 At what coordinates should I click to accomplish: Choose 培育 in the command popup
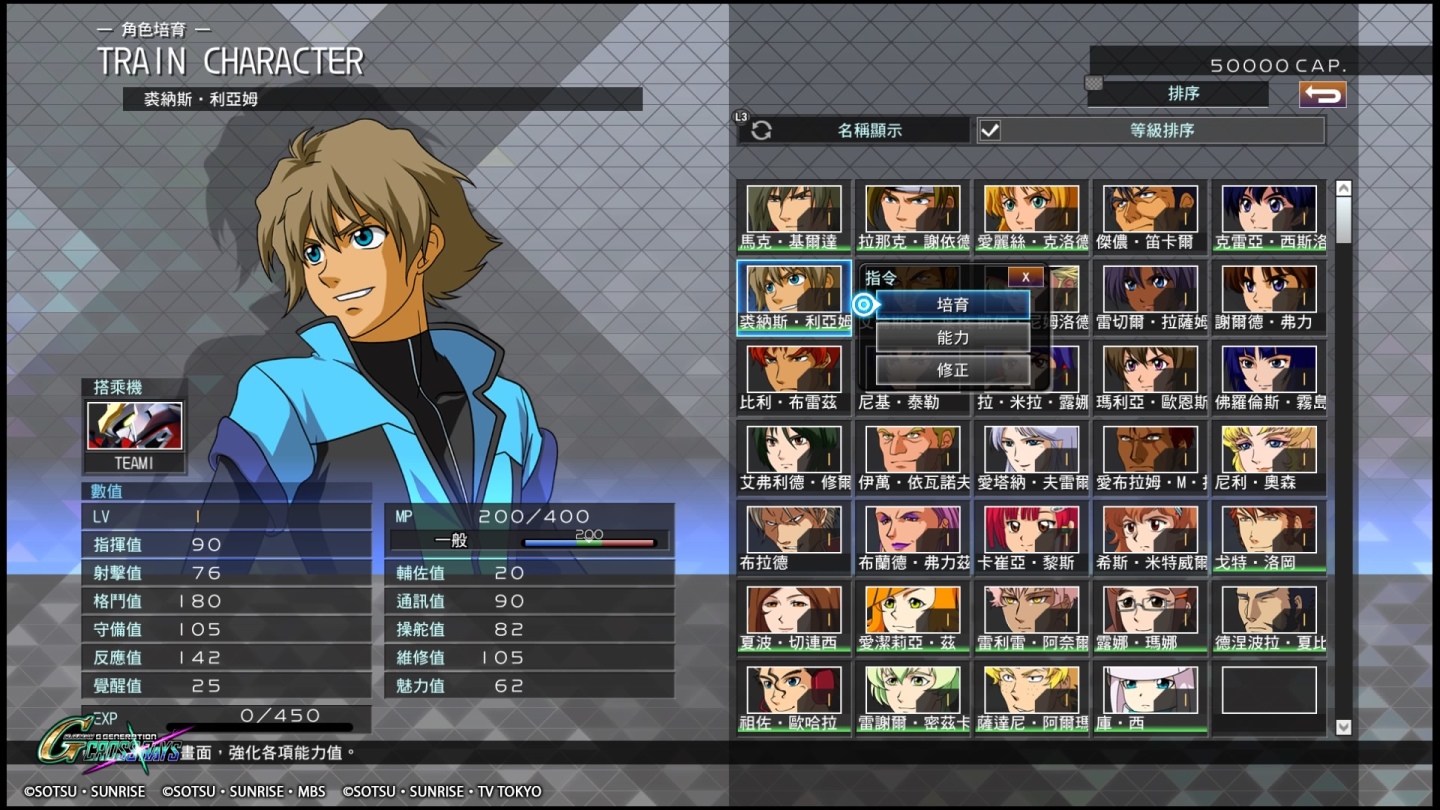952,304
